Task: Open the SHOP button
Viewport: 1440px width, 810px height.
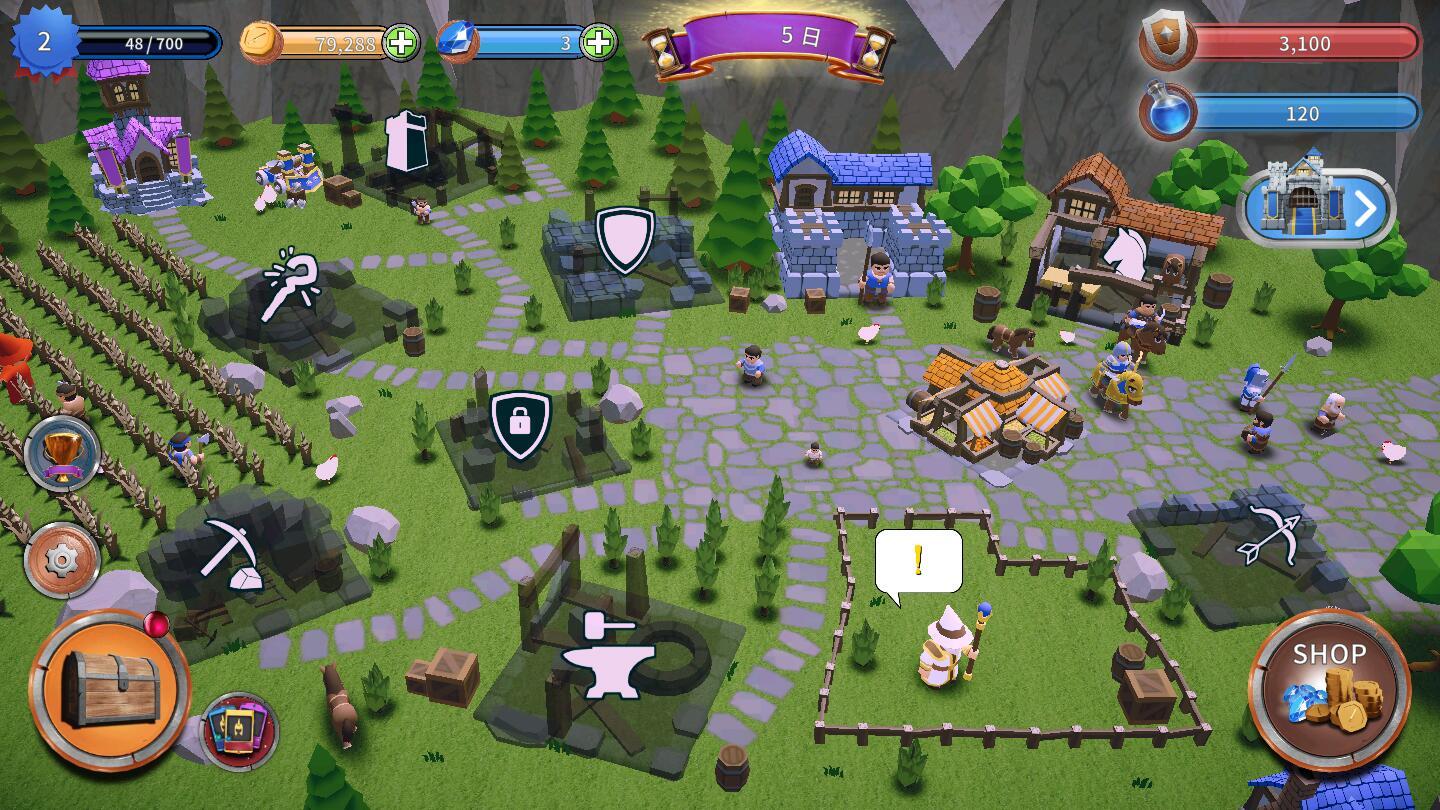Action: point(1329,689)
